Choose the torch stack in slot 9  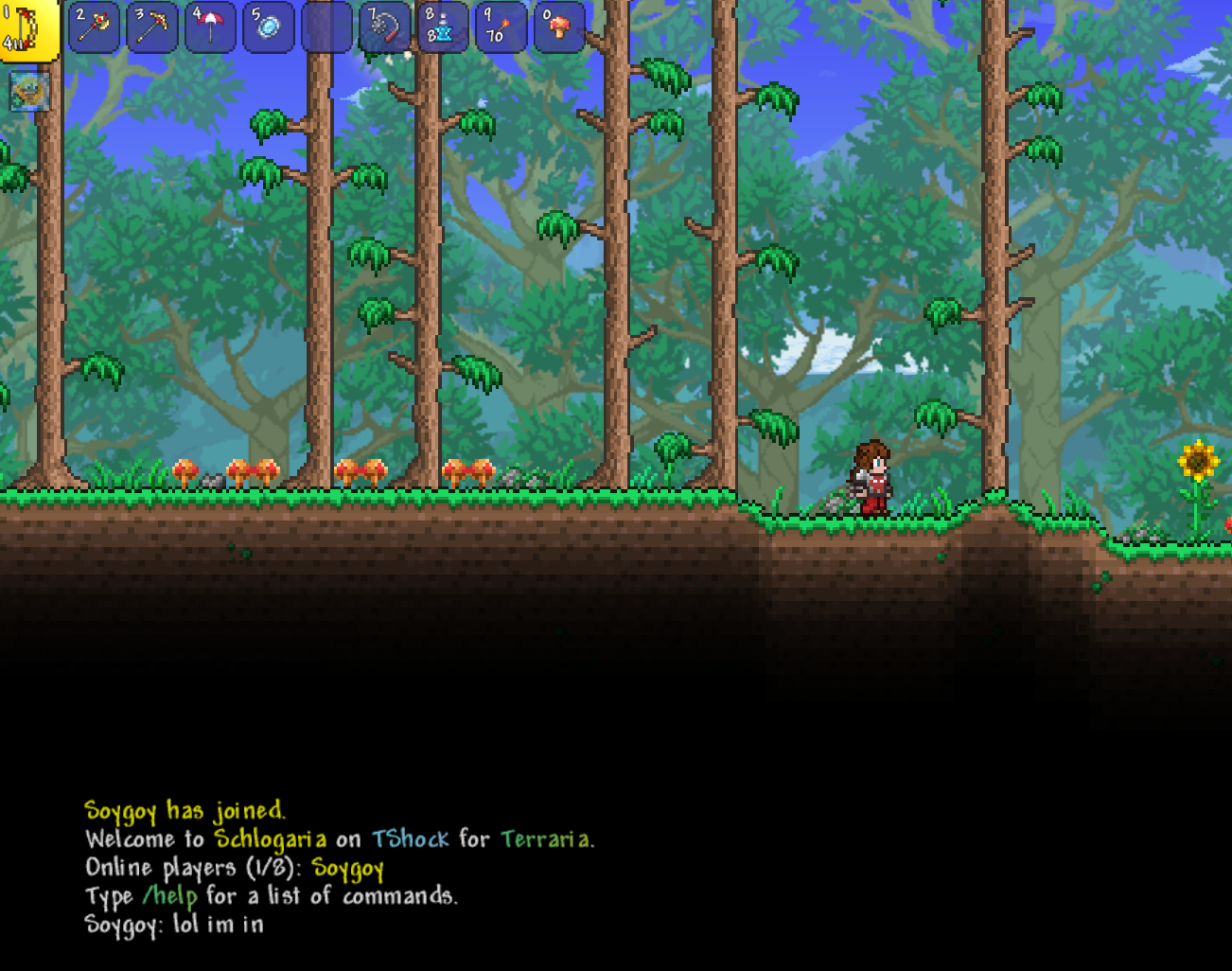pos(502,27)
